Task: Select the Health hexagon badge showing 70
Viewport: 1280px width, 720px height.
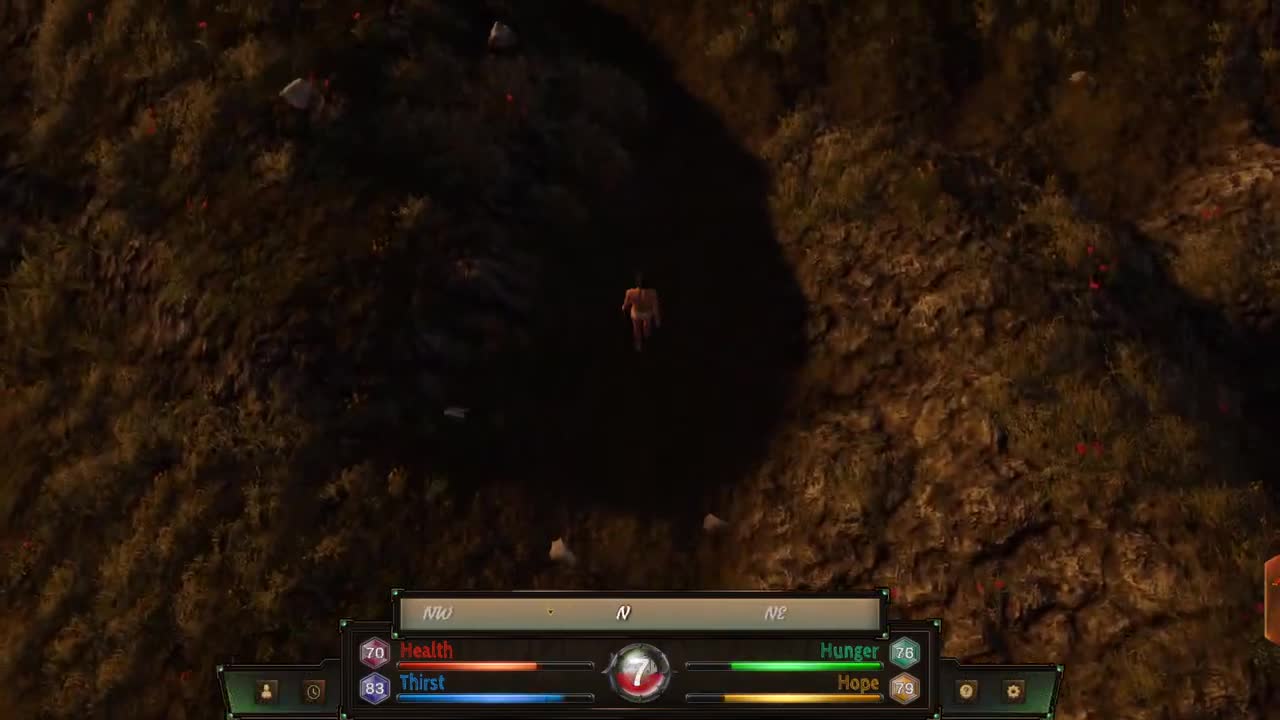Action: [374, 651]
